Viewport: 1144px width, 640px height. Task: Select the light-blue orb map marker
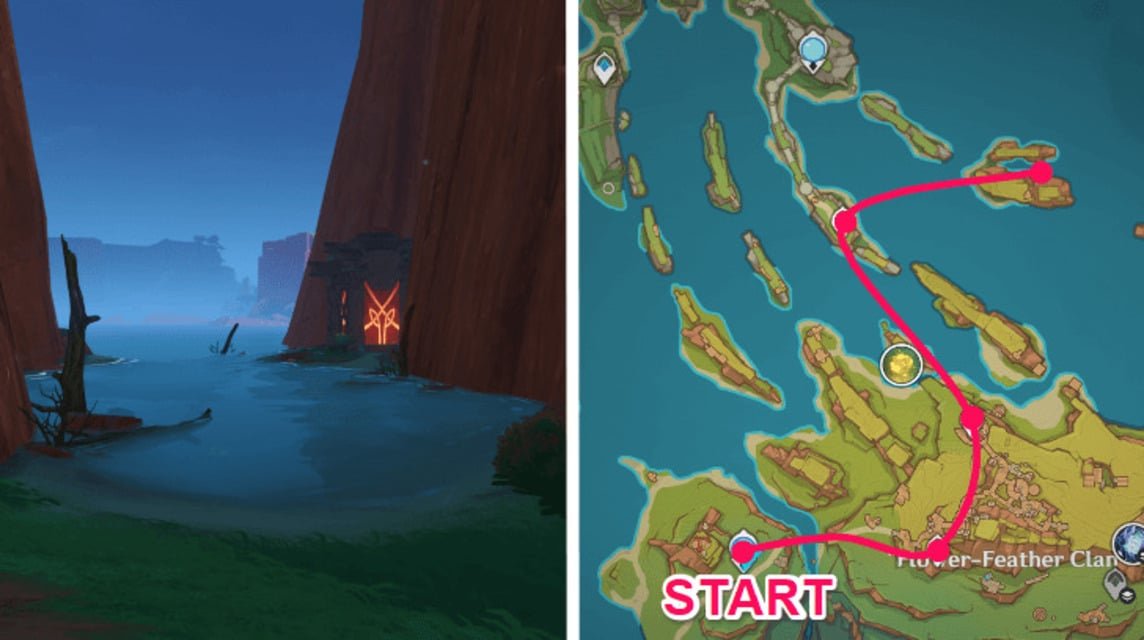pos(813,46)
